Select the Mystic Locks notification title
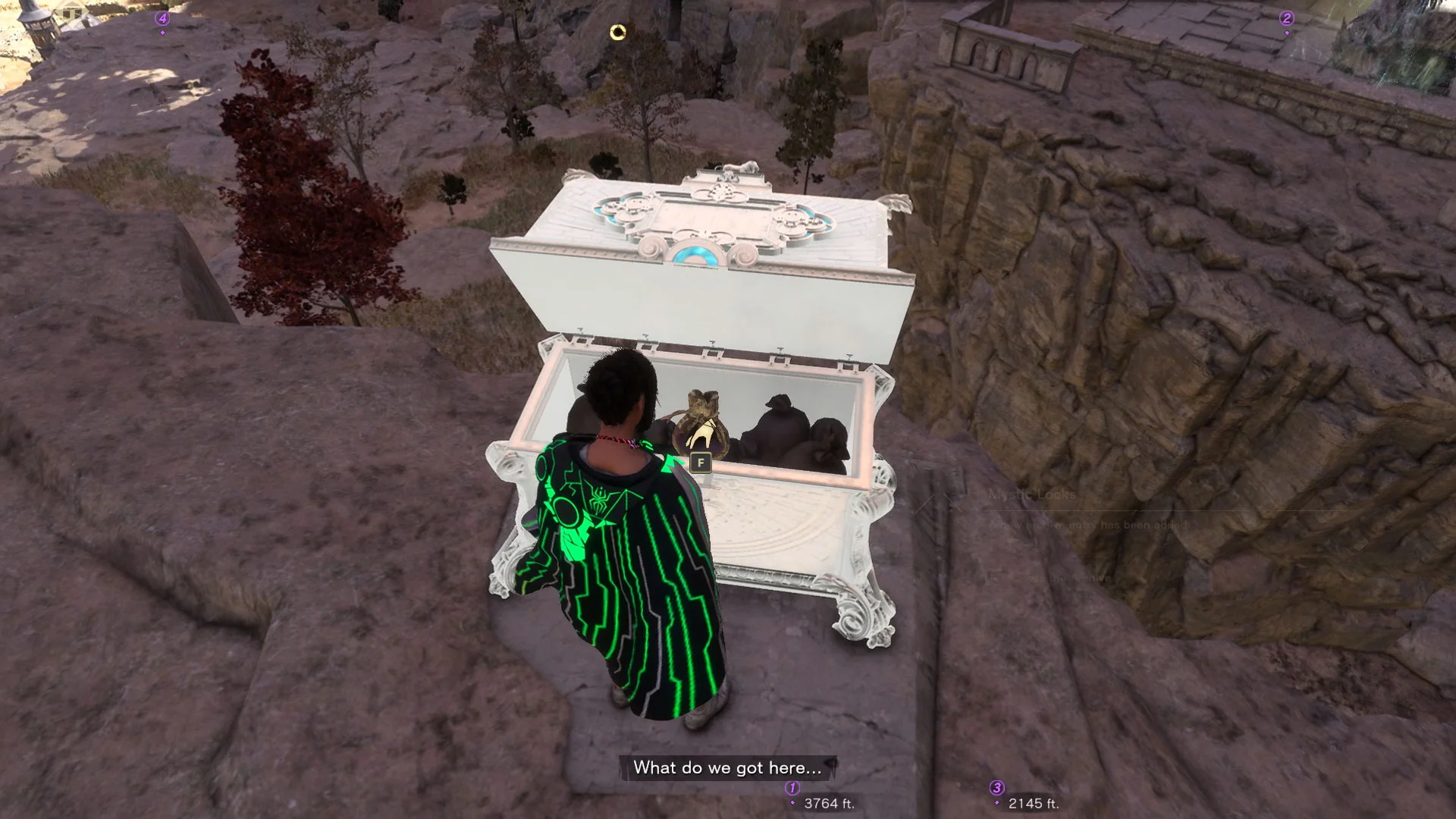 coord(1031,494)
